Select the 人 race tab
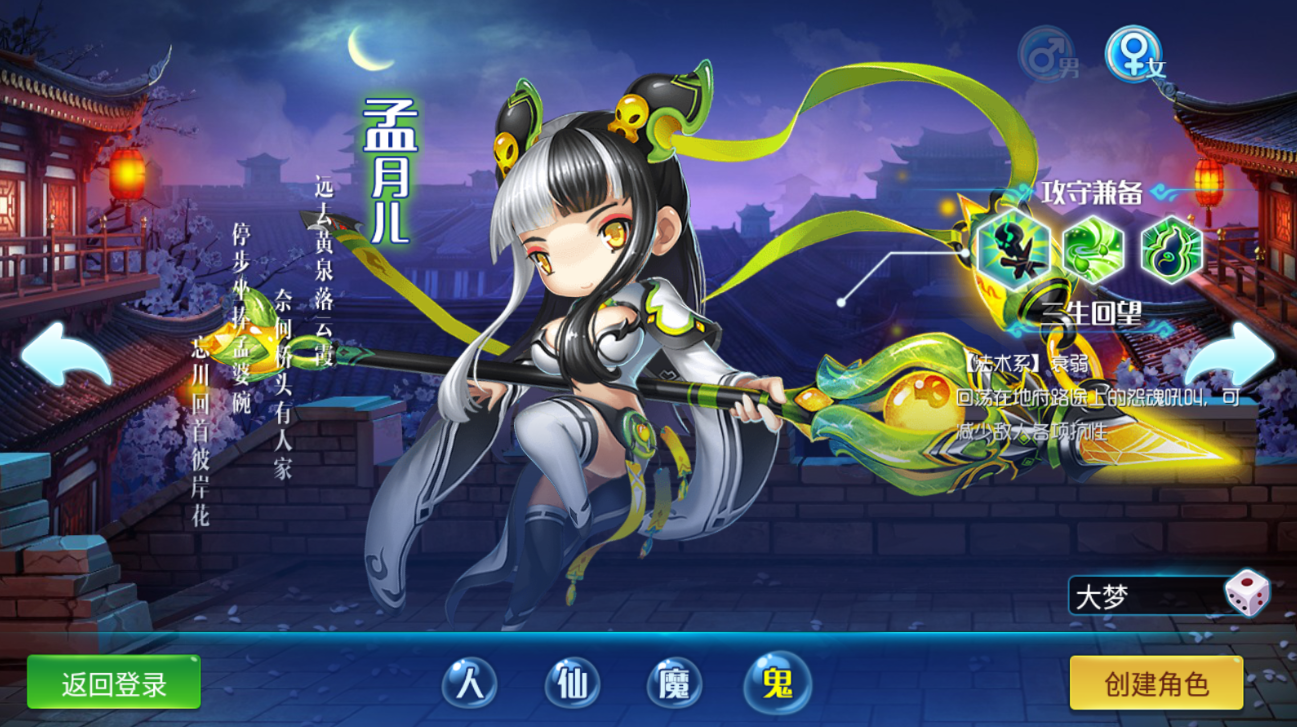The width and height of the screenshot is (1297, 727). click(x=469, y=685)
